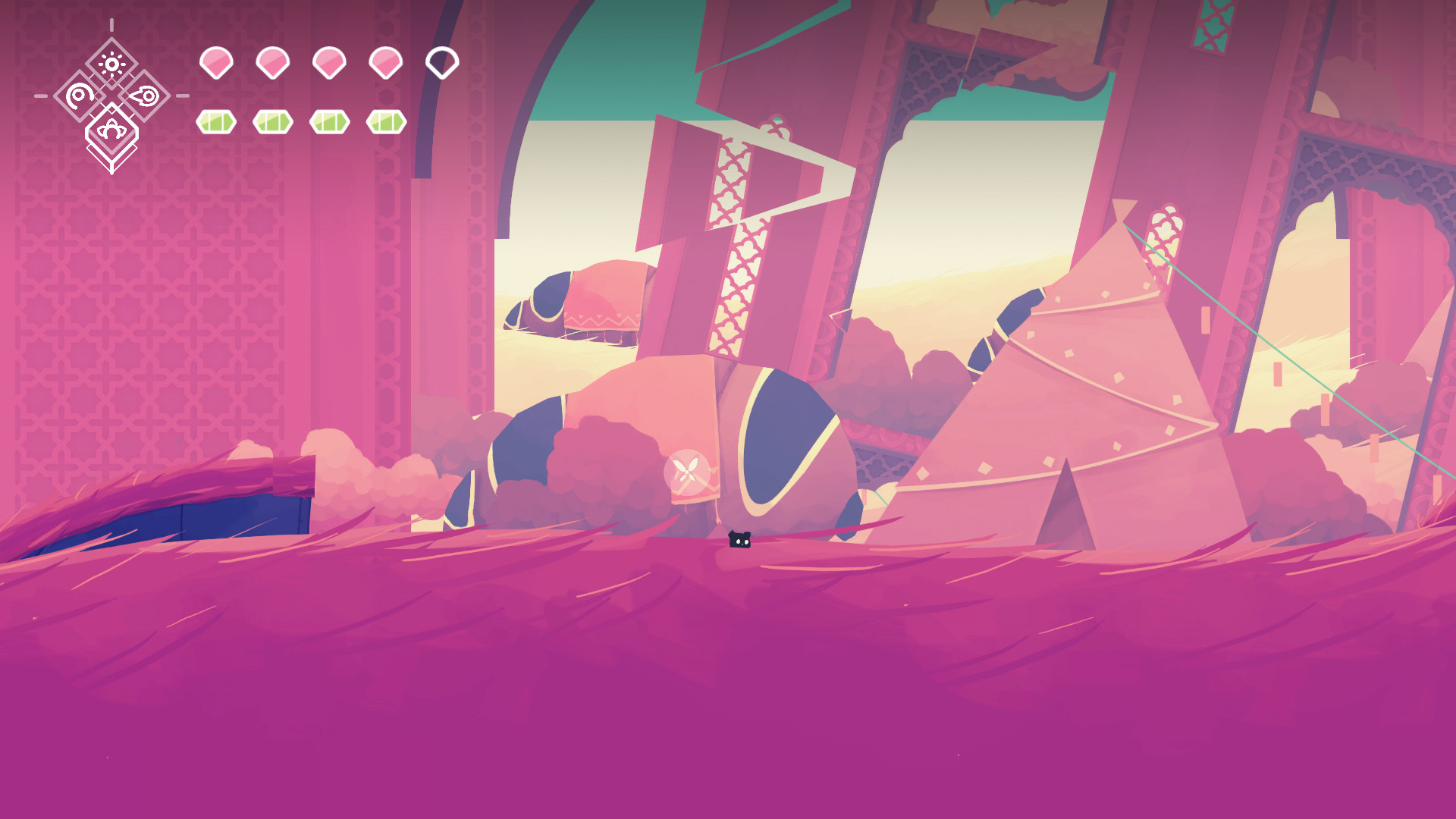Viewport: 1456px width, 819px height.
Task: Open the crown icon at the emblem's bottom
Action: [x=111, y=130]
